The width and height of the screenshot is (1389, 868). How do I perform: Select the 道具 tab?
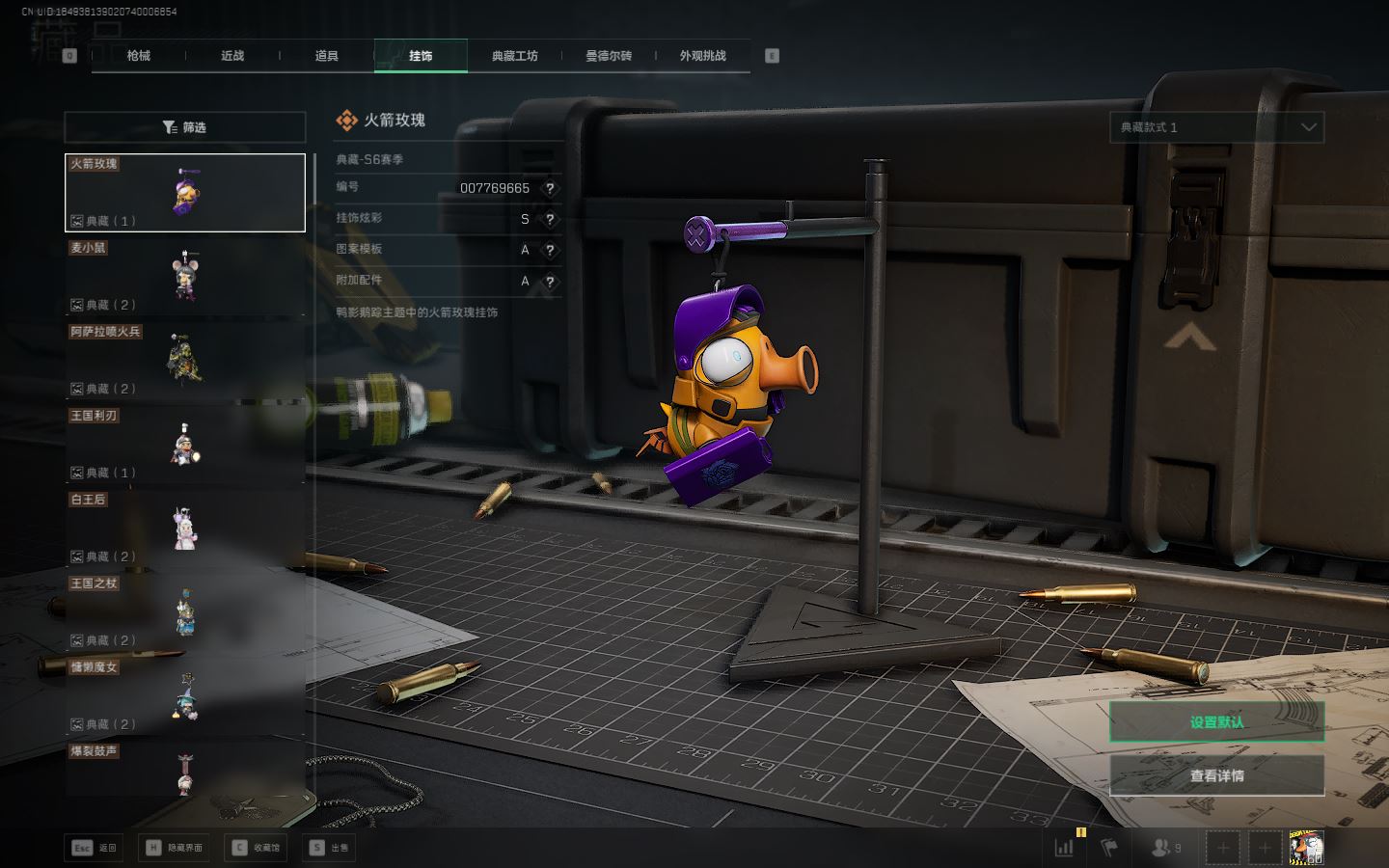click(x=327, y=56)
